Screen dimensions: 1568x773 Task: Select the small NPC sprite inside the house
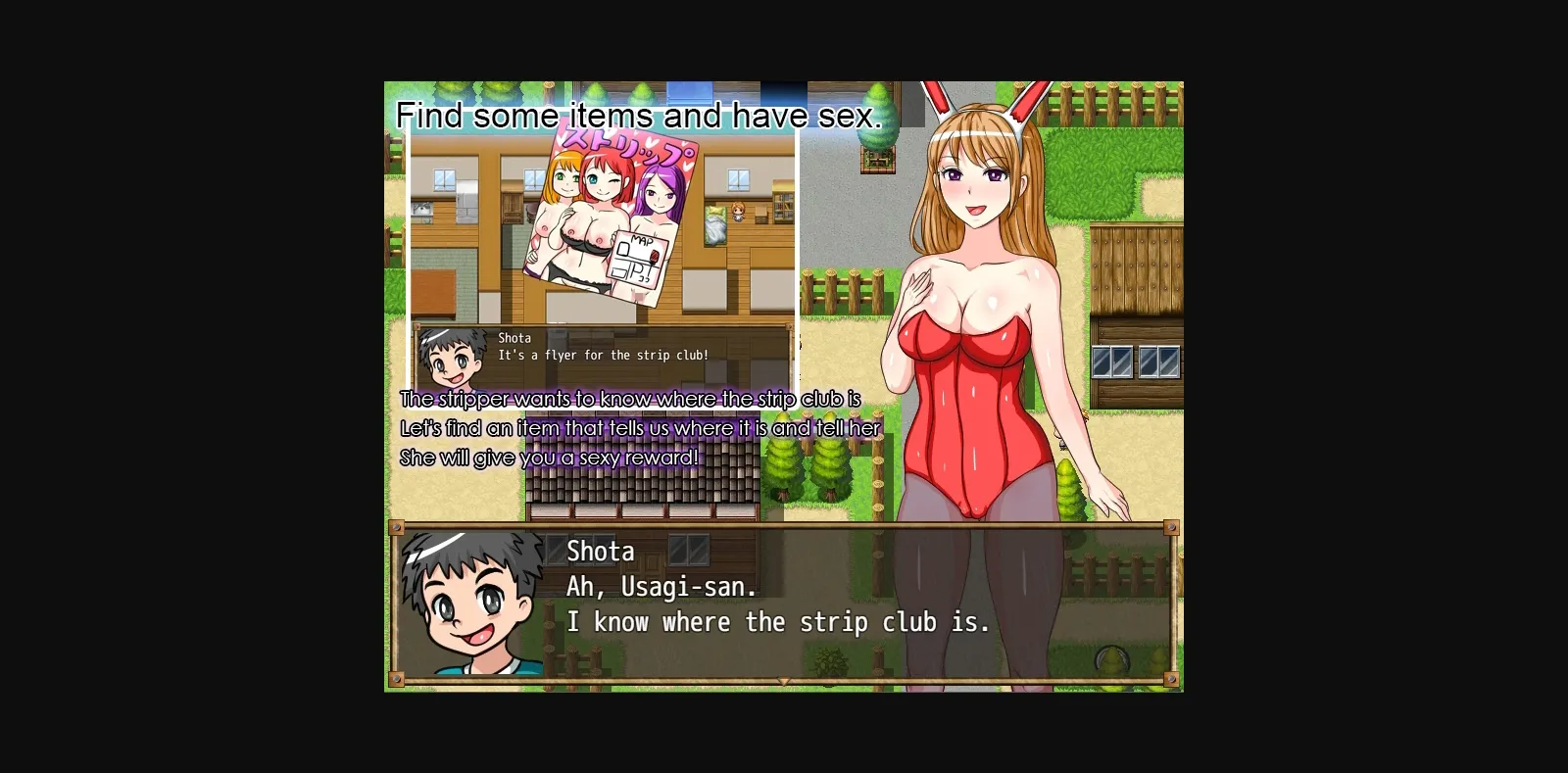click(738, 212)
